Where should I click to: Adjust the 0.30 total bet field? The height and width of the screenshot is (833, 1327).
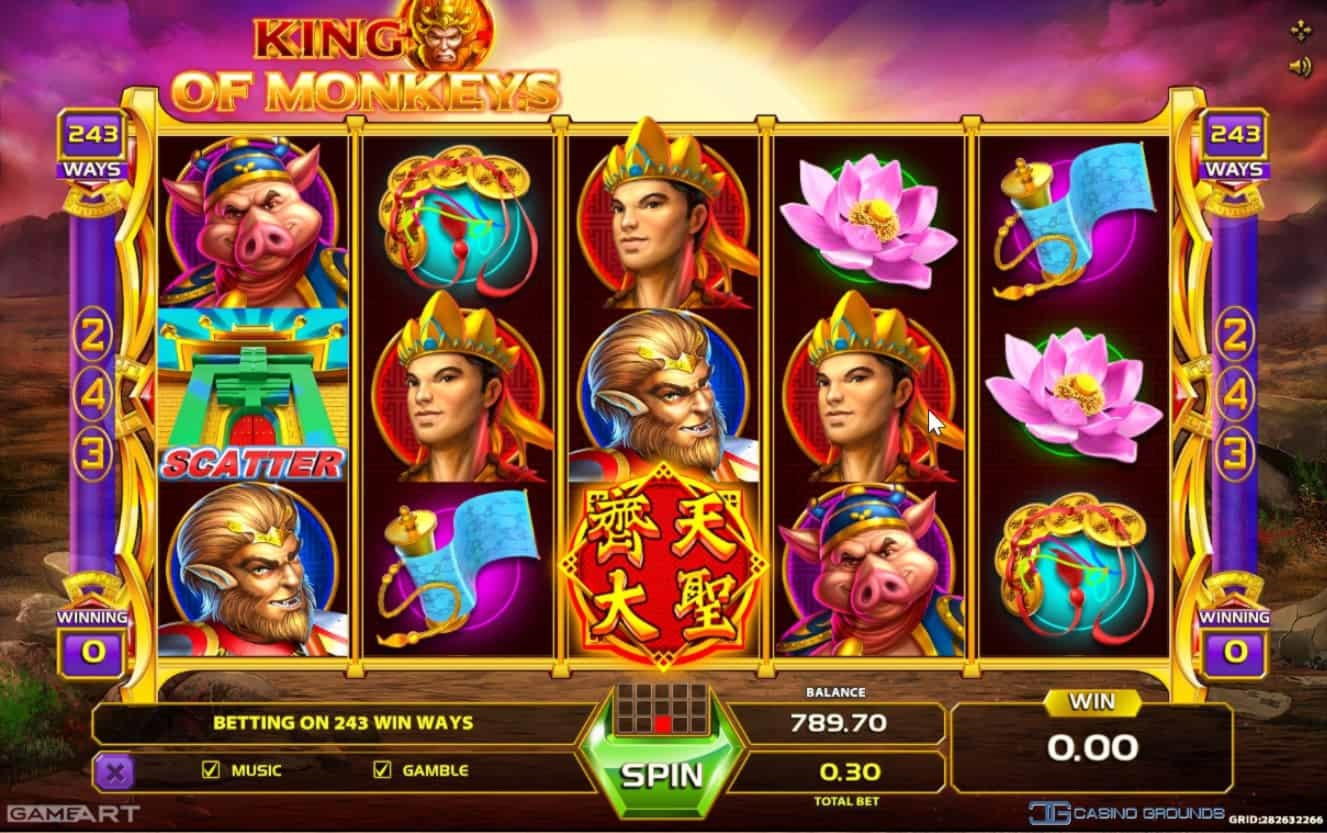[849, 772]
